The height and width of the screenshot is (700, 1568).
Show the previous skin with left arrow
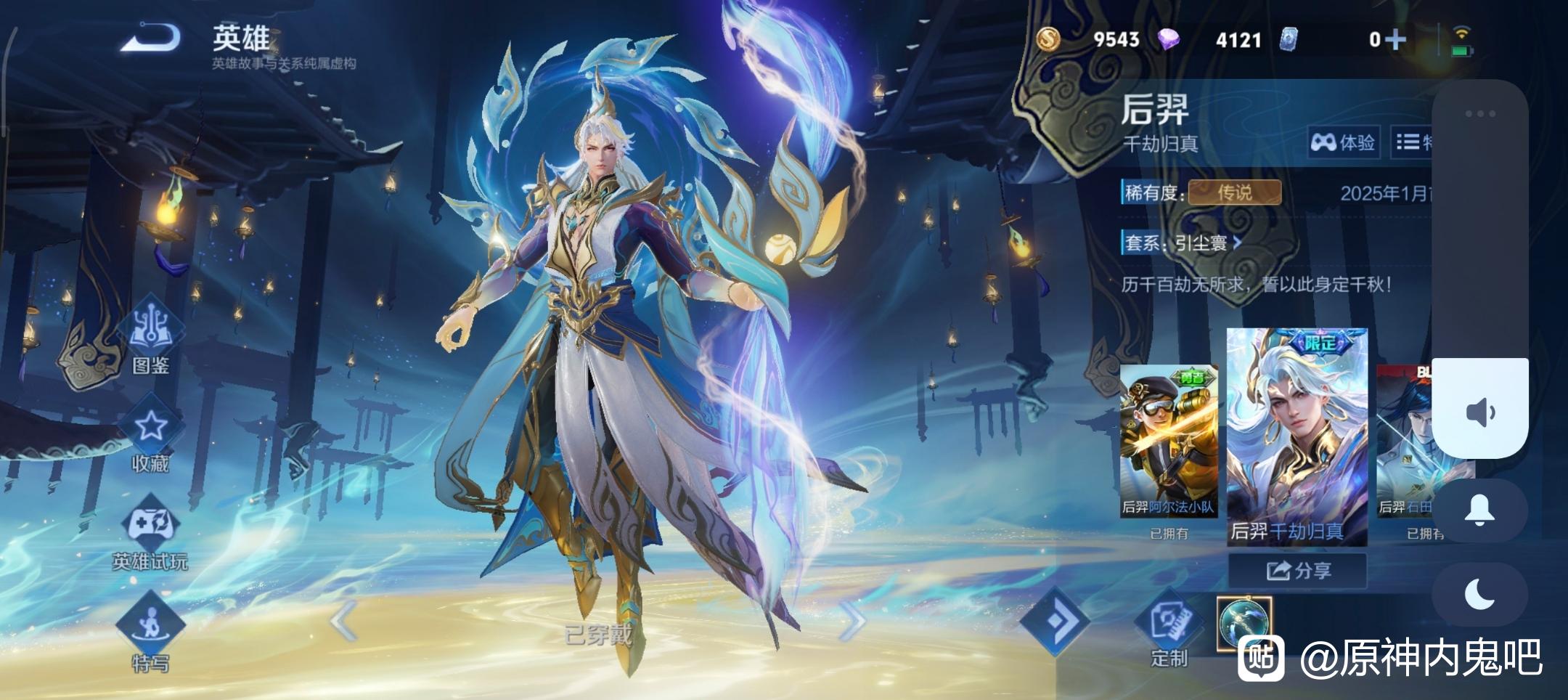pos(343,619)
